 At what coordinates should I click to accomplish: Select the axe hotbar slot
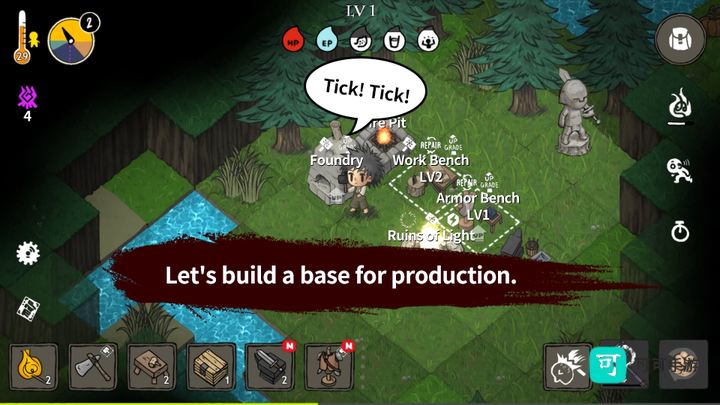tap(93, 366)
